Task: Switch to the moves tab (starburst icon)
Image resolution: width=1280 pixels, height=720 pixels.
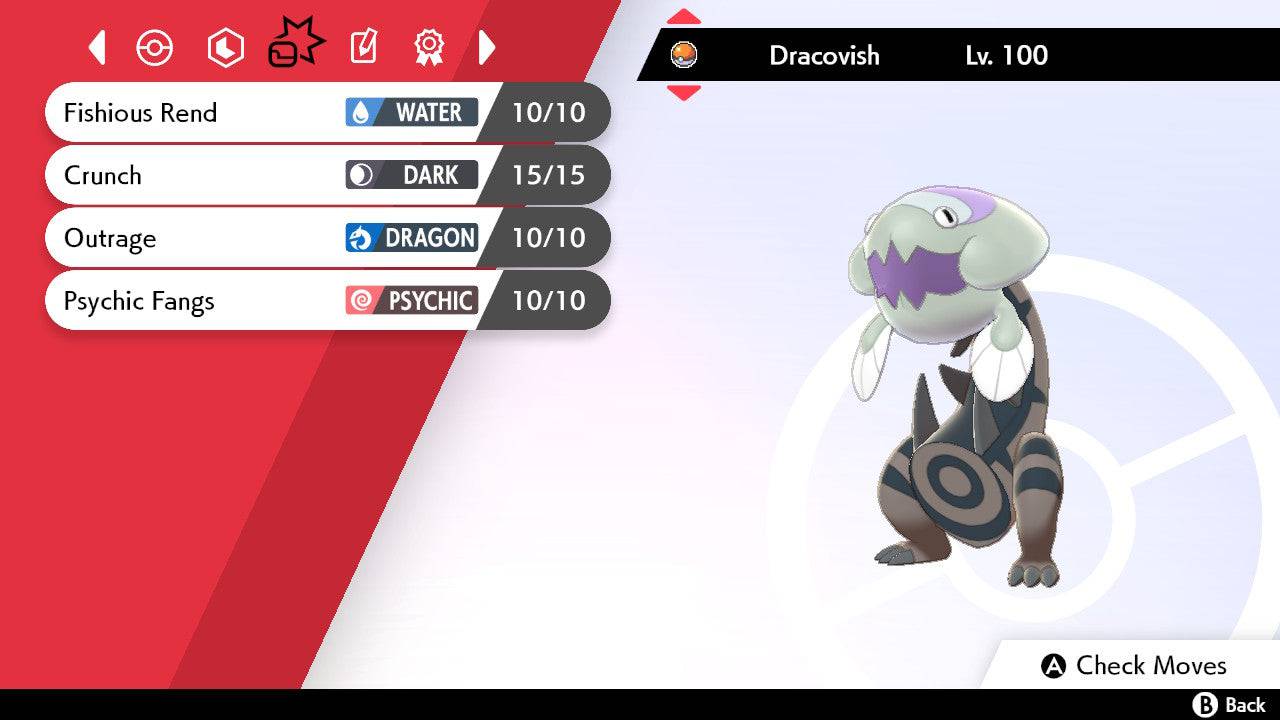Action: [295, 42]
